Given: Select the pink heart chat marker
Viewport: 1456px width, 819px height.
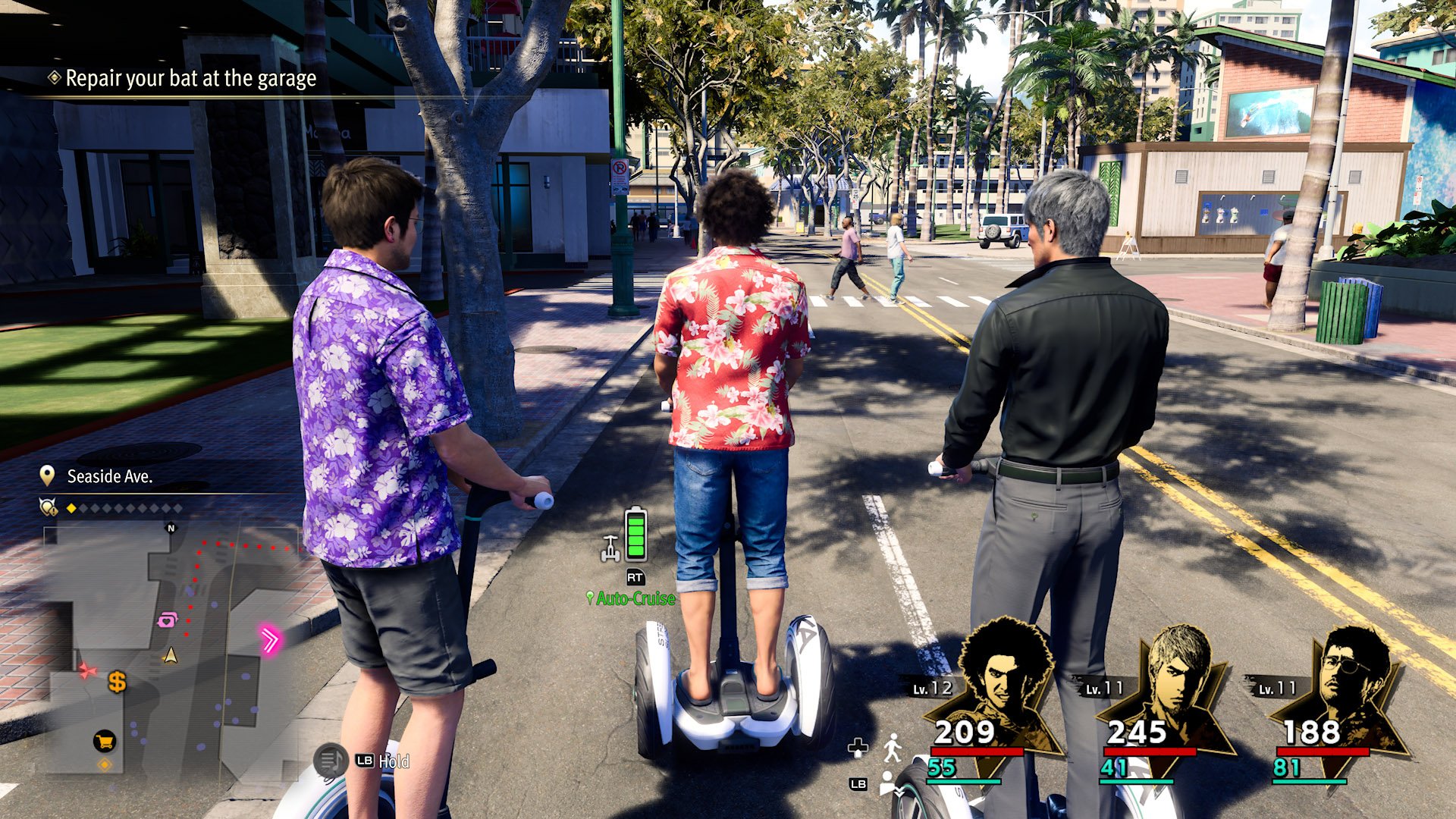Looking at the screenshot, I should coord(167,620).
